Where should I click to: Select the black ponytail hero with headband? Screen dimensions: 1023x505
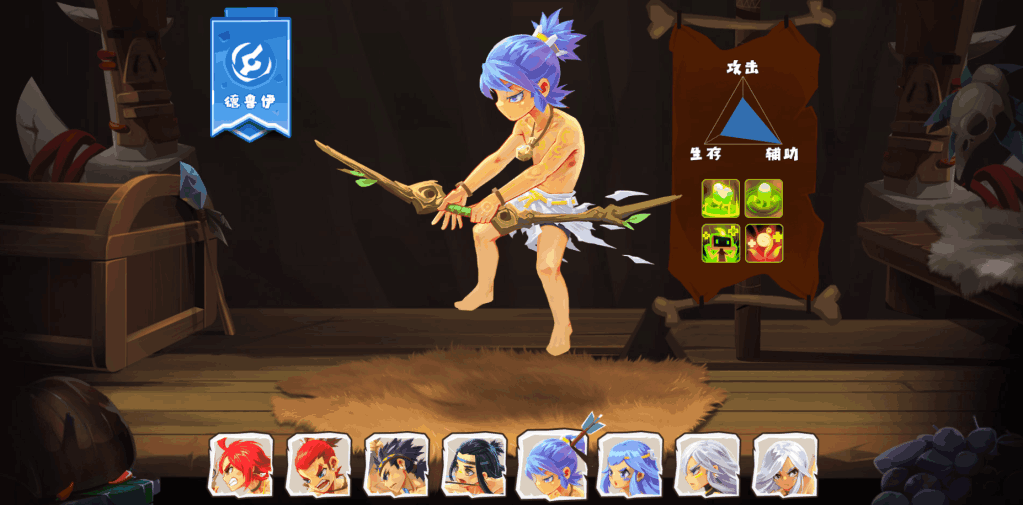pos(474,465)
